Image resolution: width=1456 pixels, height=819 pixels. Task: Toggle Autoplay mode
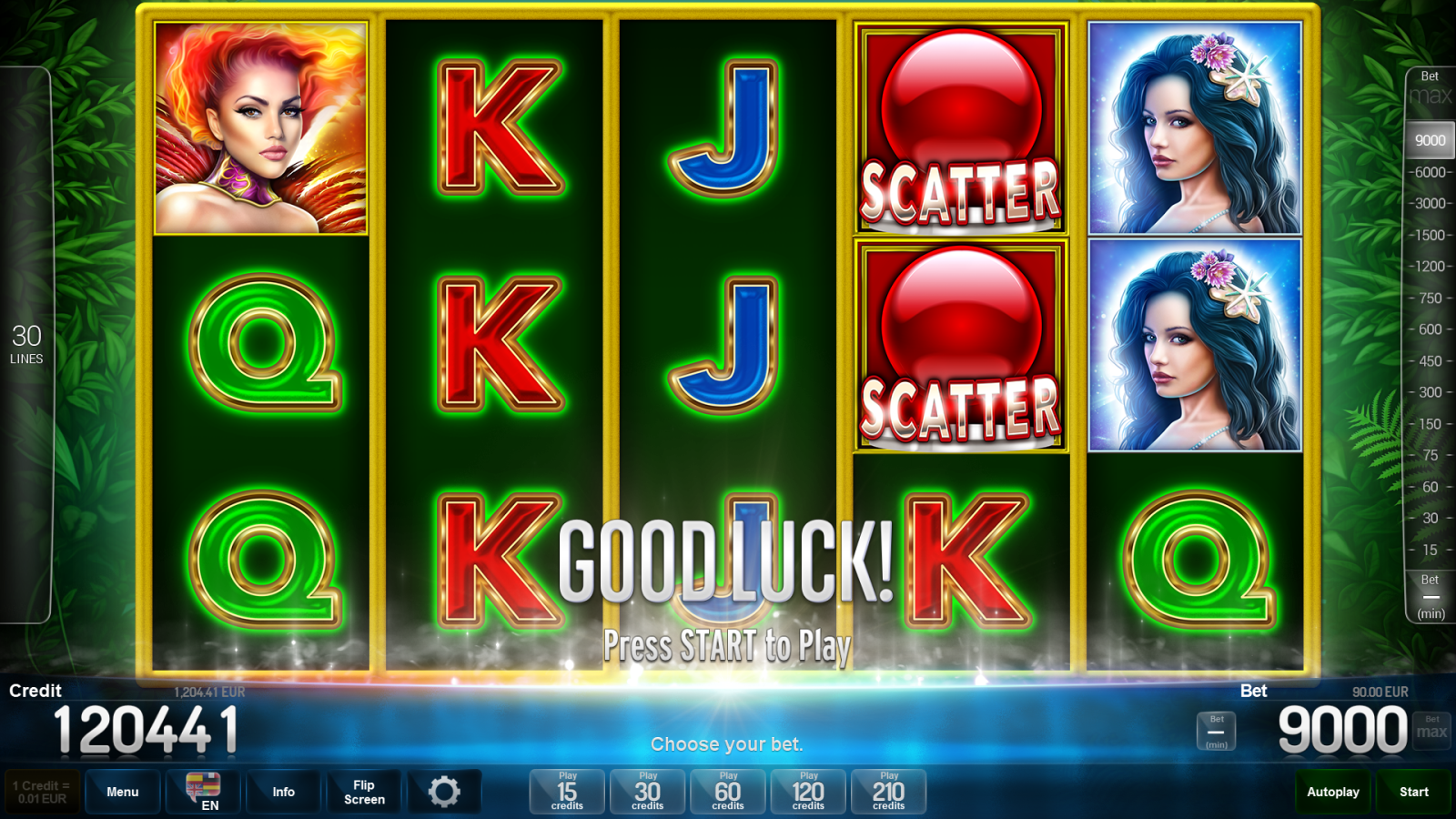point(1332,791)
